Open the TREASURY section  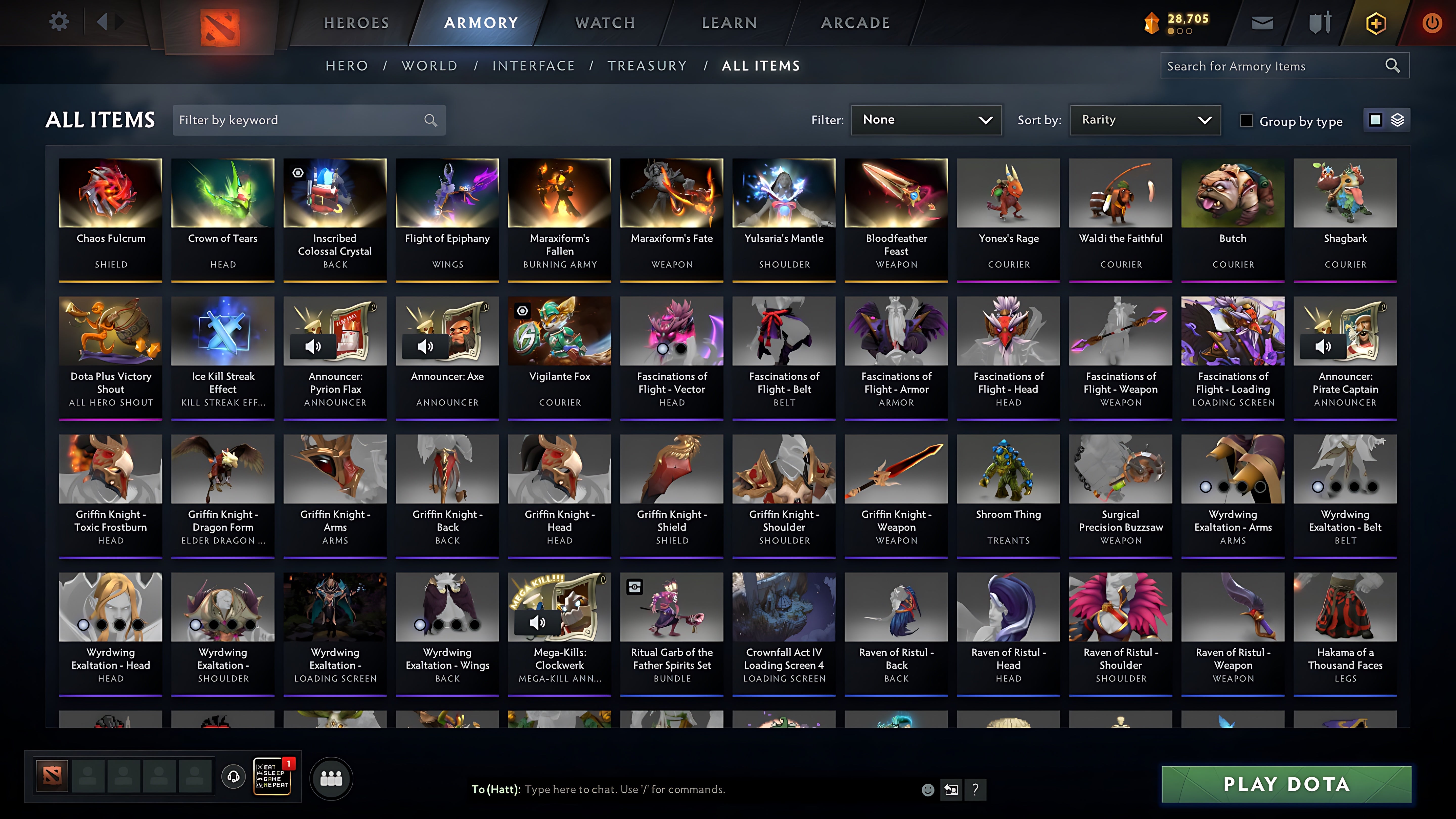(648, 65)
